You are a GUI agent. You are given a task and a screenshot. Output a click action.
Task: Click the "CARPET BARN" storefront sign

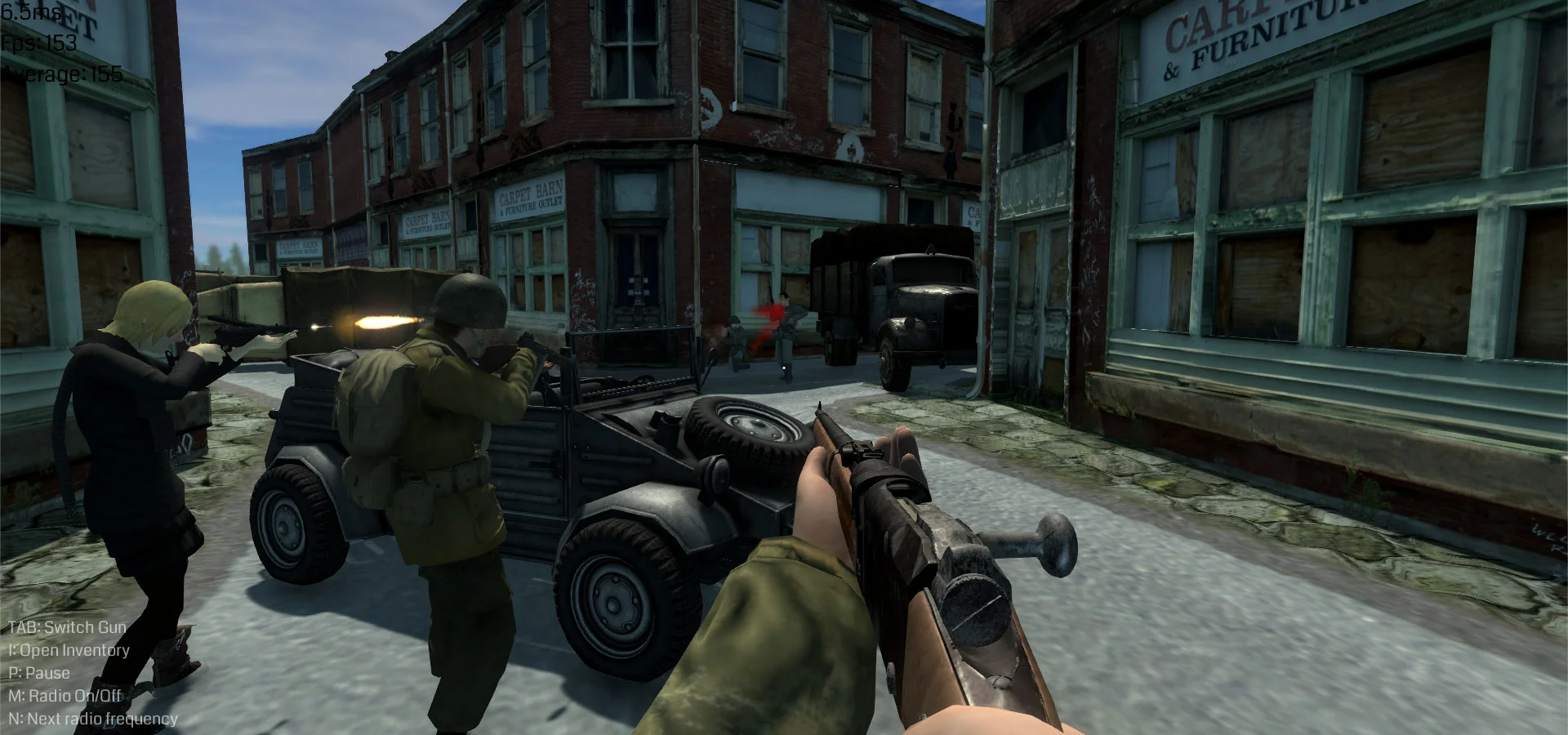(526, 199)
